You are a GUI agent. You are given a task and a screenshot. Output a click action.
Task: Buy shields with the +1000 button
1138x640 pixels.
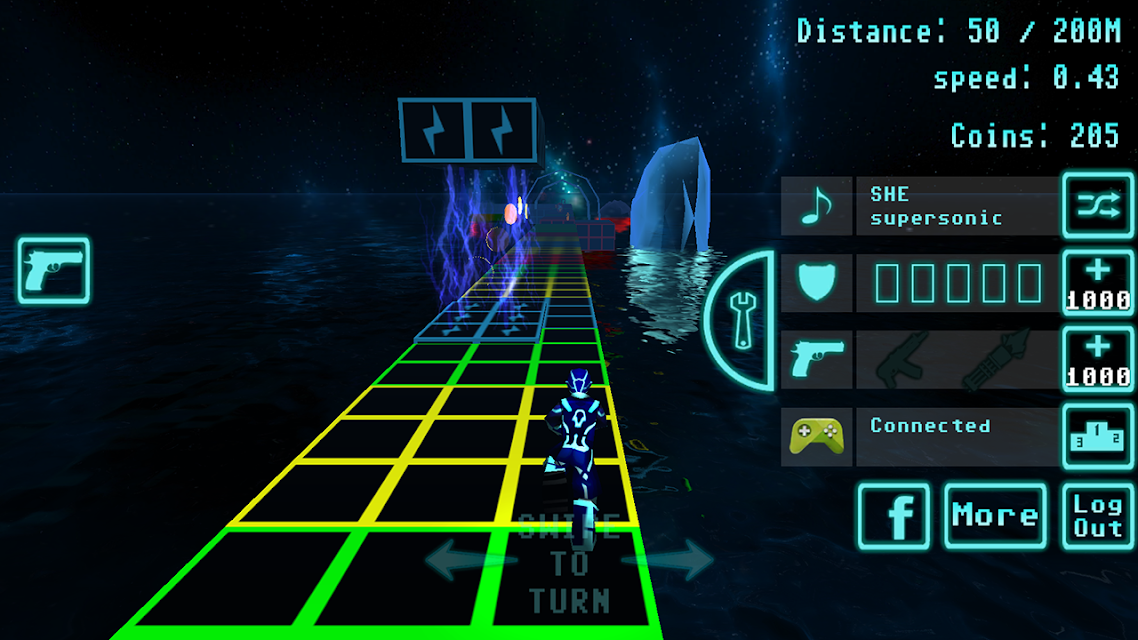pos(1097,283)
